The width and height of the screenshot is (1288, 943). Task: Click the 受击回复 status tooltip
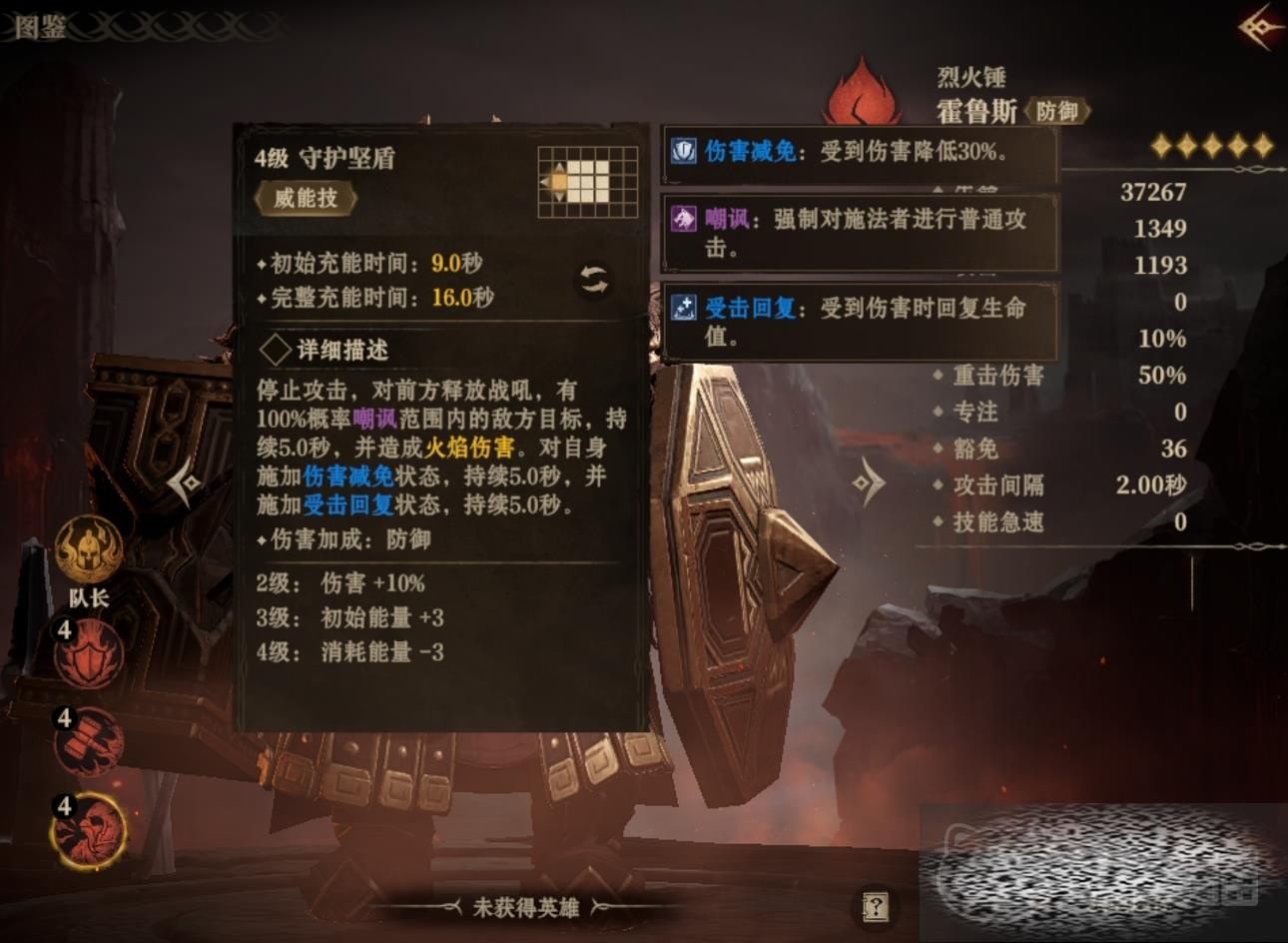[859, 321]
